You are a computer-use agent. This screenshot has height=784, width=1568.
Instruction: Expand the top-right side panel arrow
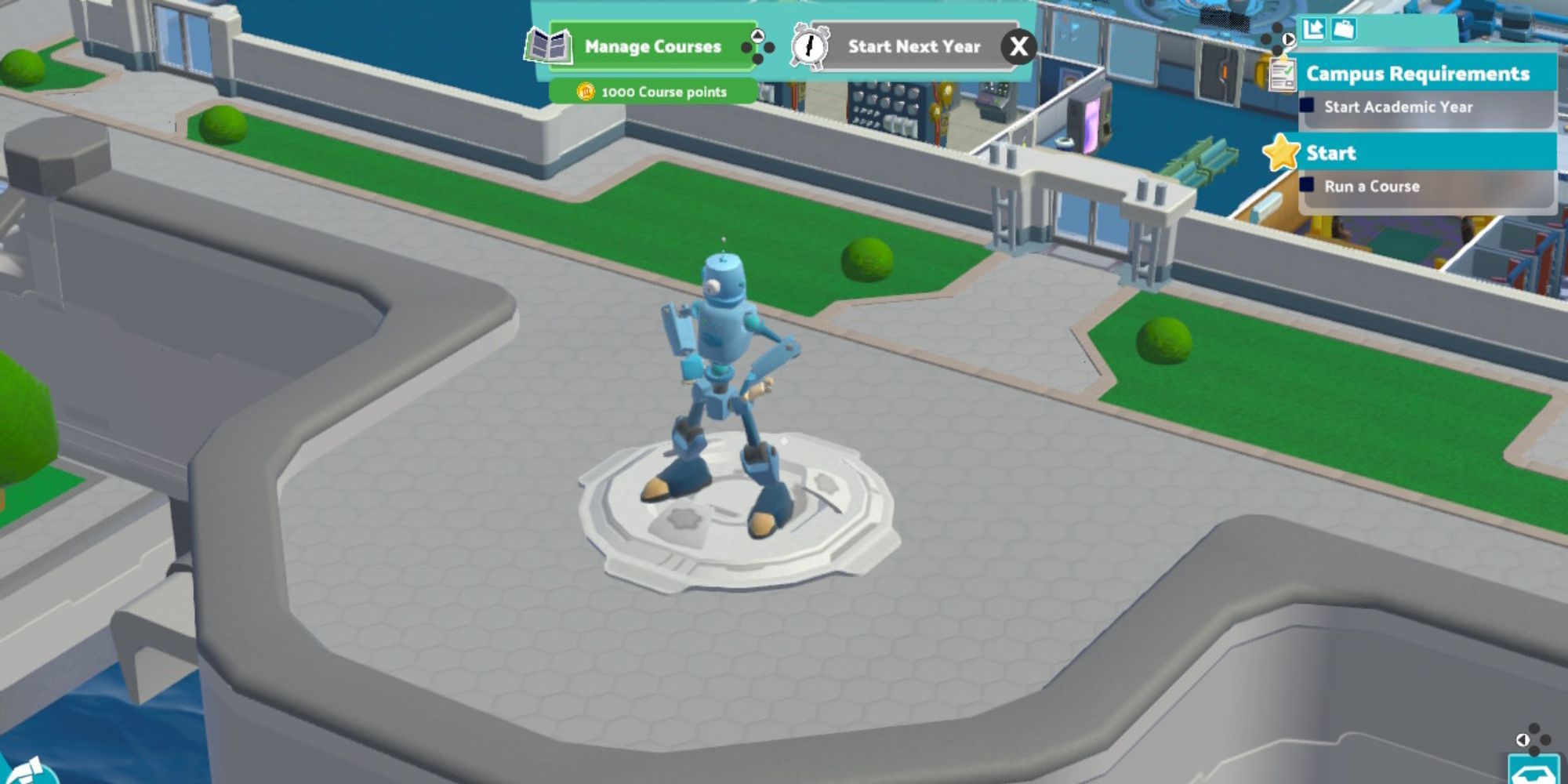coord(1288,37)
